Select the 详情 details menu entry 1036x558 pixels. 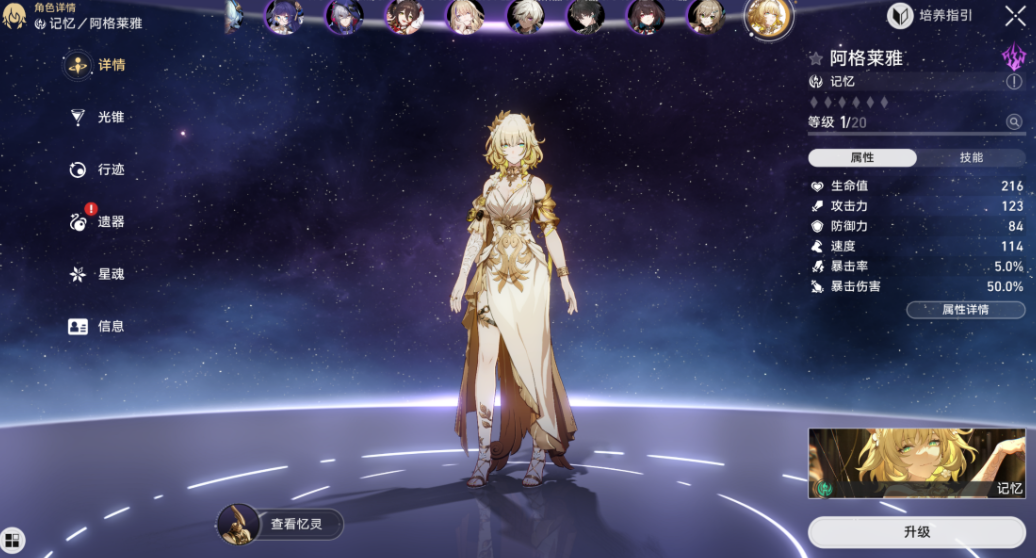(x=98, y=66)
